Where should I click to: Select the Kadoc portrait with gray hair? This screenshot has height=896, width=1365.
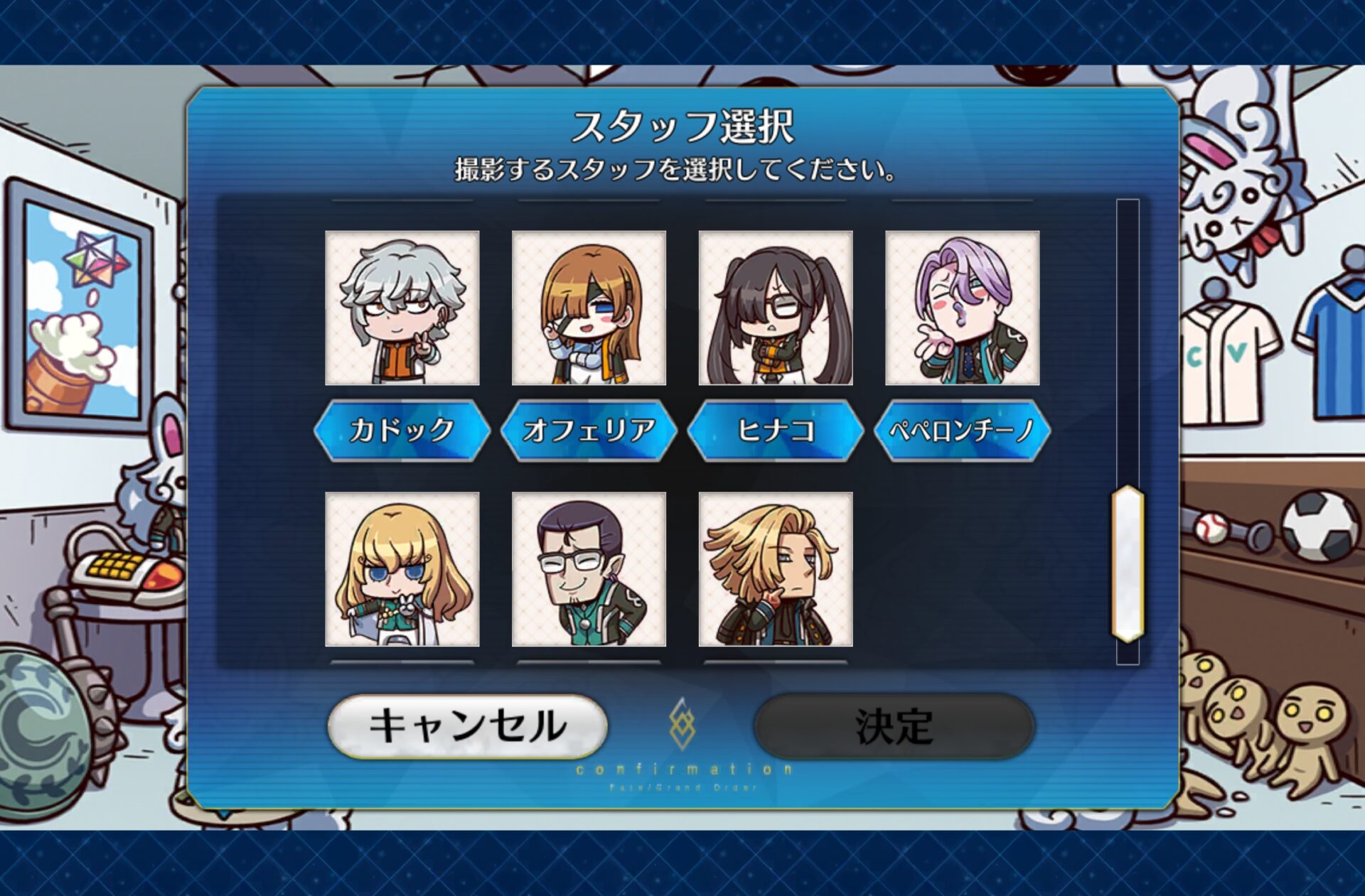point(402,308)
